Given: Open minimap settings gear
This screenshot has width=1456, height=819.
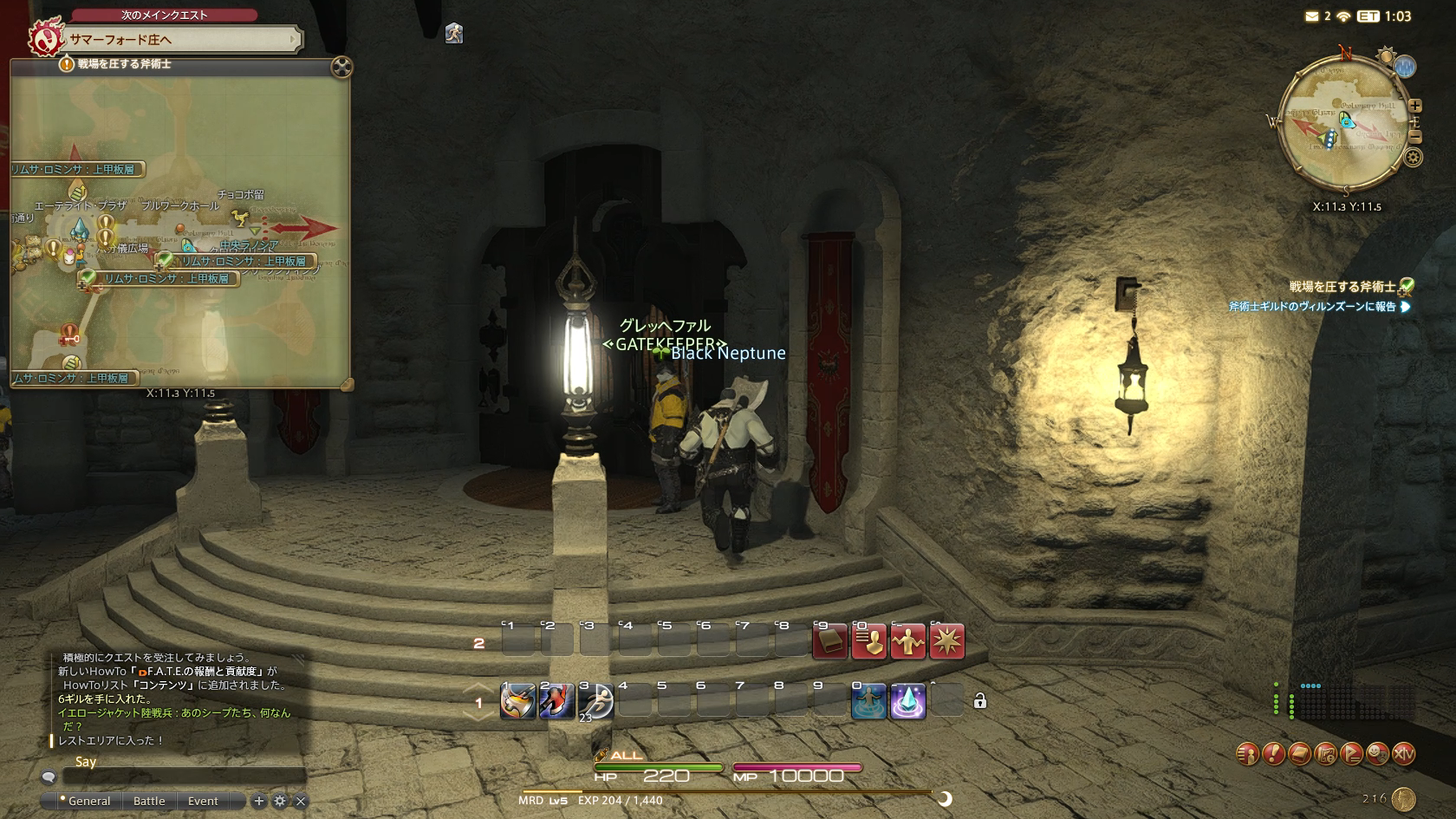Looking at the screenshot, I should 1414,158.
